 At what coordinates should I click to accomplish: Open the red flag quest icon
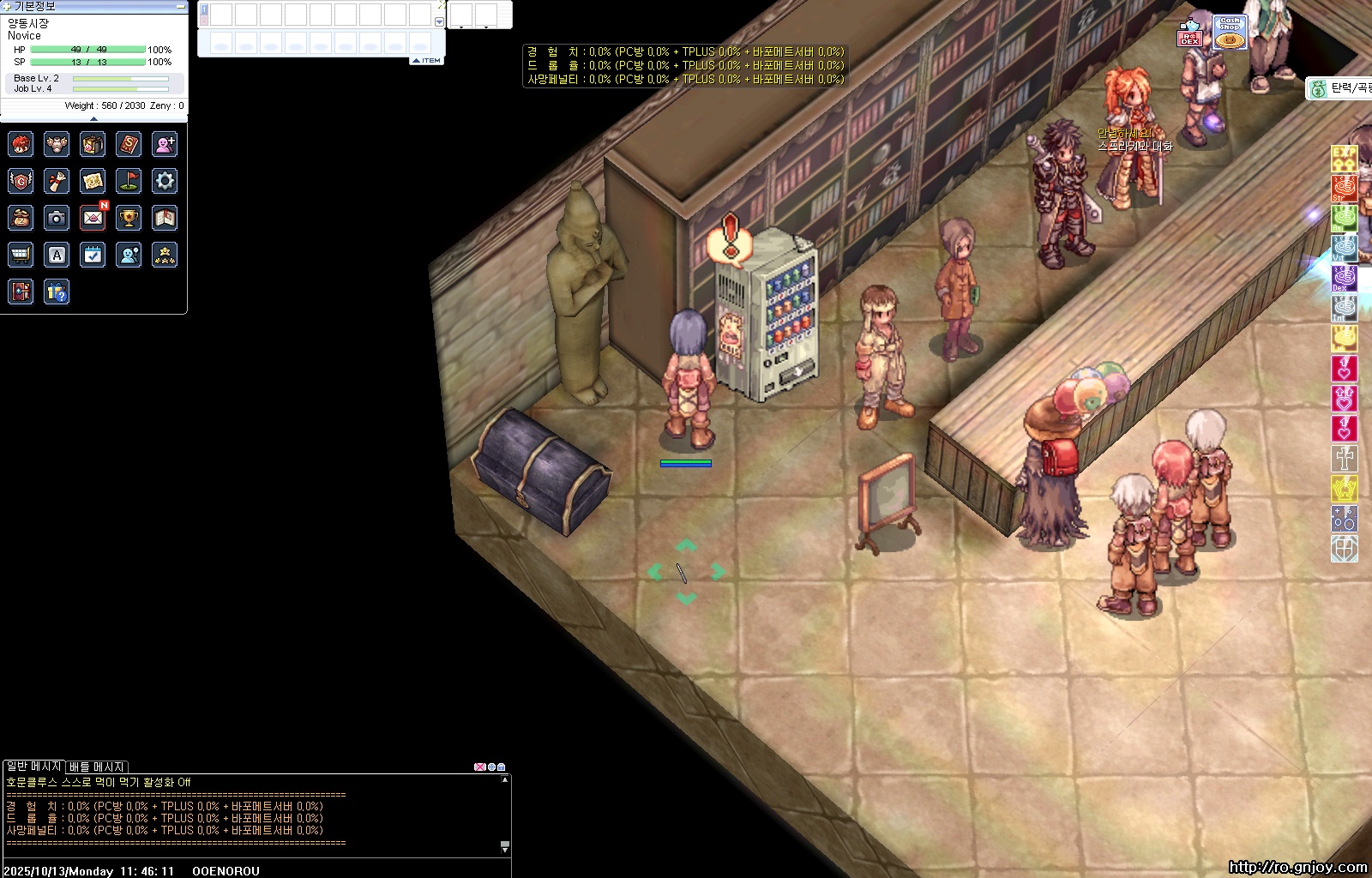[x=129, y=181]
